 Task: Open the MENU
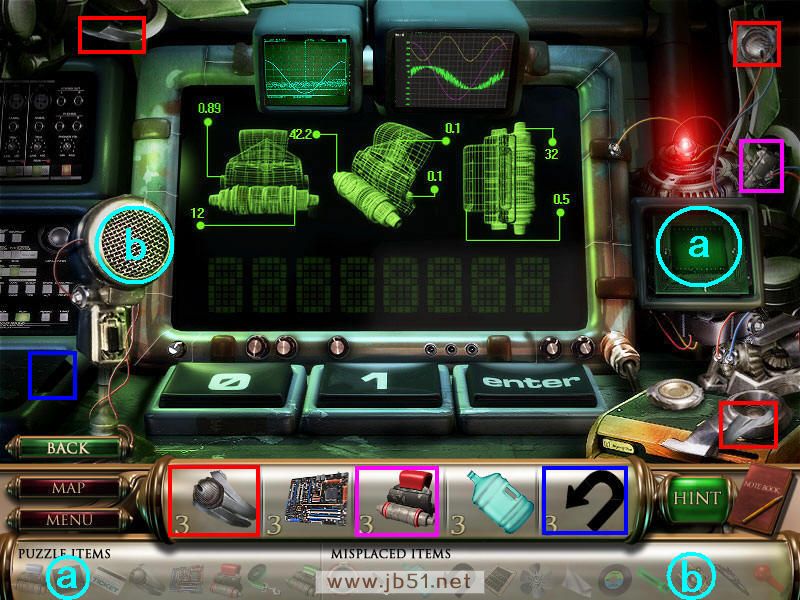point(67,520)
